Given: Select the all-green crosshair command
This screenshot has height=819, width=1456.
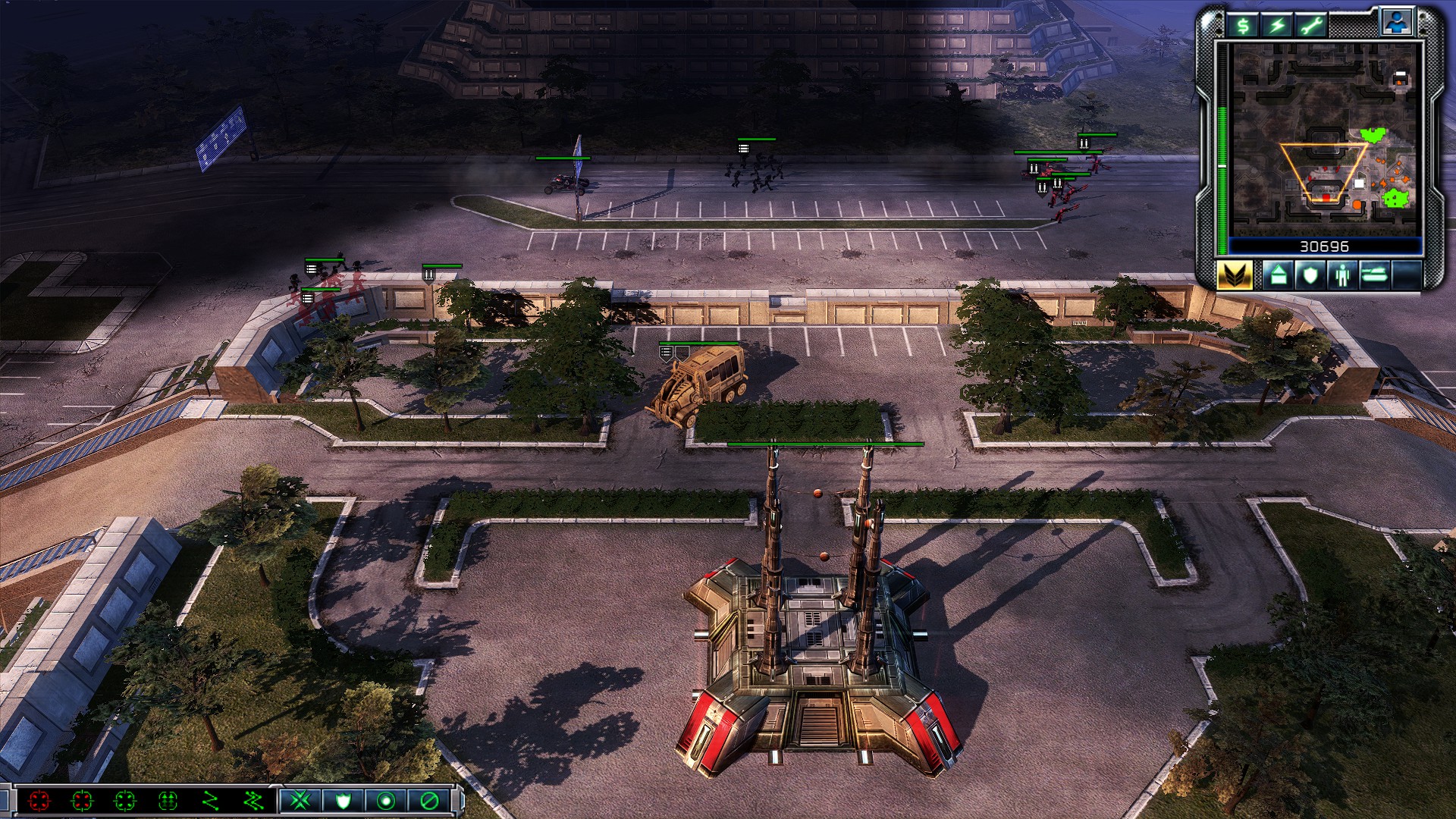Looking at the screenshot, I should click(124, 801).
